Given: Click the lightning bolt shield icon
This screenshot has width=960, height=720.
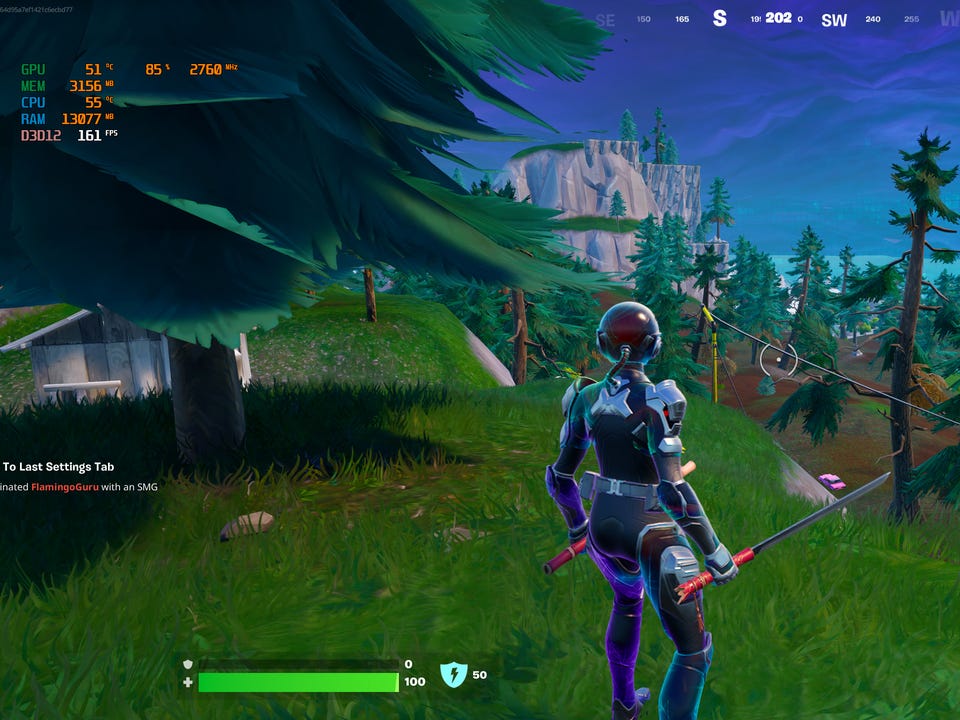Looking at the screenshot, I should pyautogui.click(x=453, y=675).
